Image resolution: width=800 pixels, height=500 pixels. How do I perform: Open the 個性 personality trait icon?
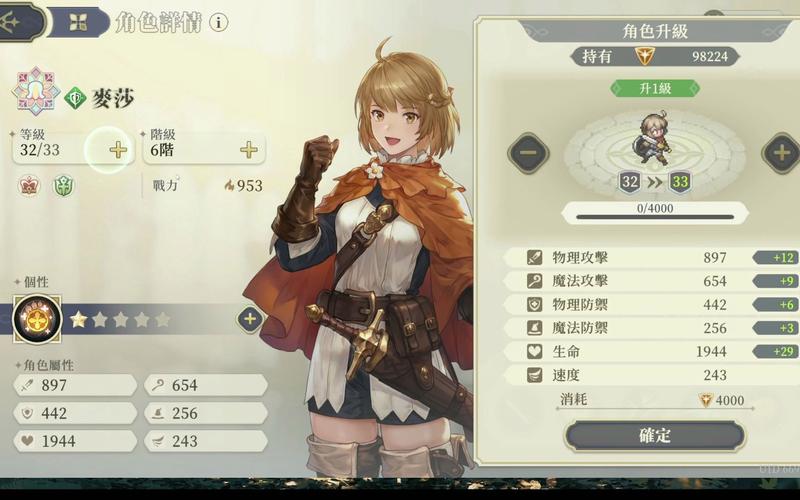37,319
